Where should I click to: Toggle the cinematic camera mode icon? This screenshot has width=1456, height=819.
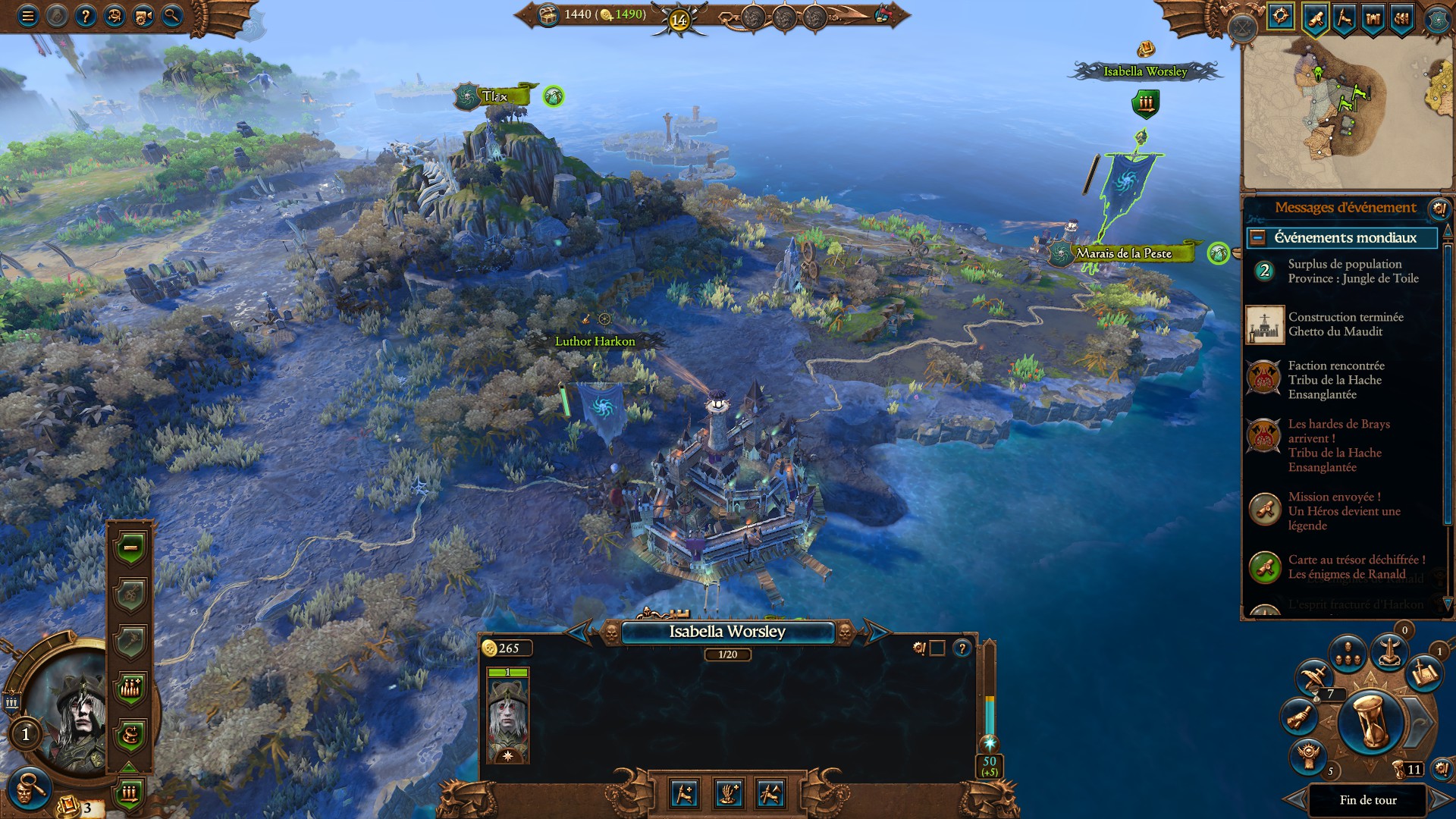(x=143, y=14)
